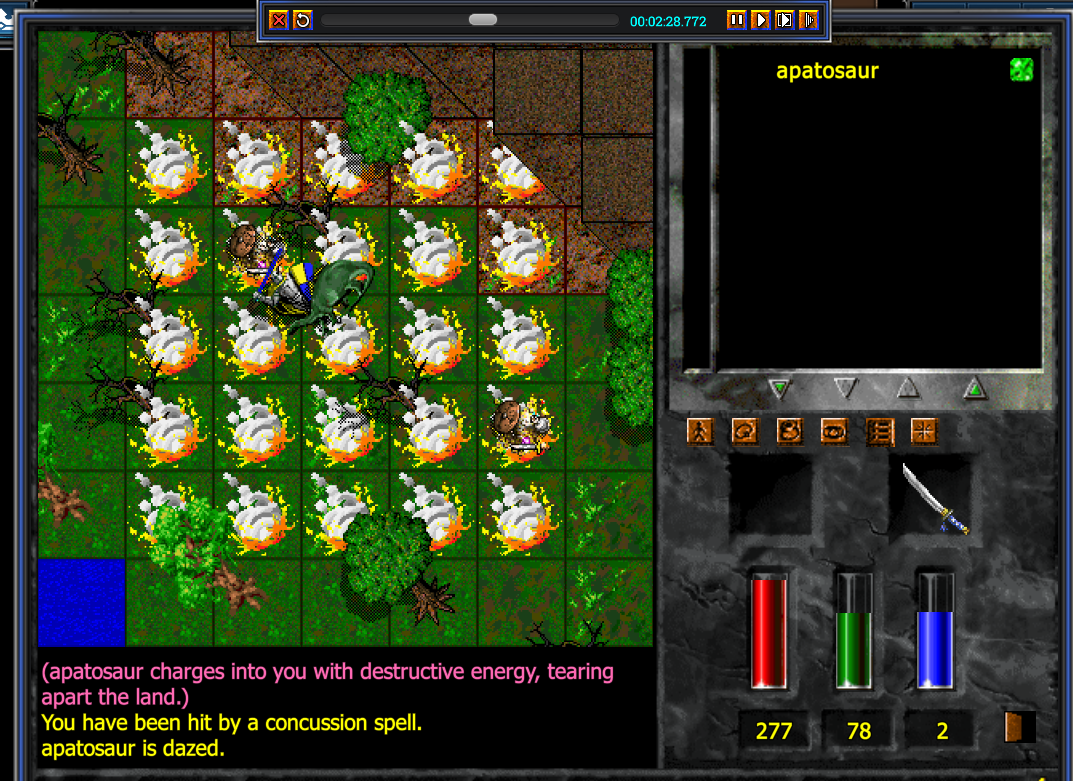The height and width of the screenshot is (781, 1073).
Task: Select the equipped sabre weapon slot
Action: (932, 498)
